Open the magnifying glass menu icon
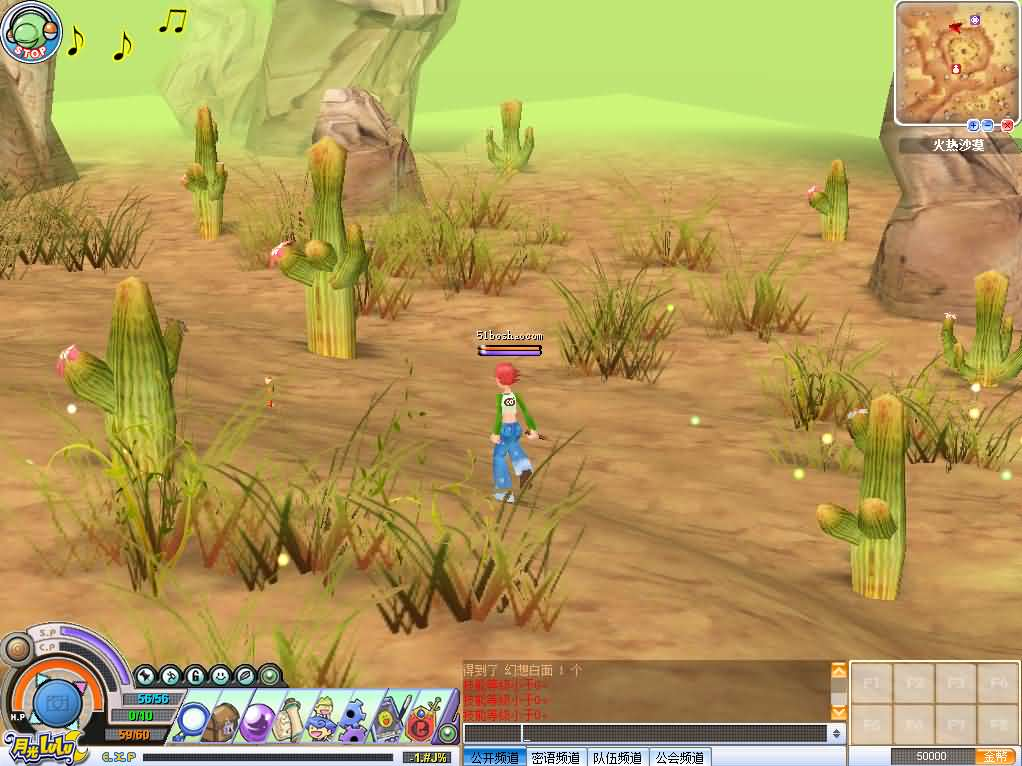Viewport: 1022px width, 766px height. [x=193, y=720]
